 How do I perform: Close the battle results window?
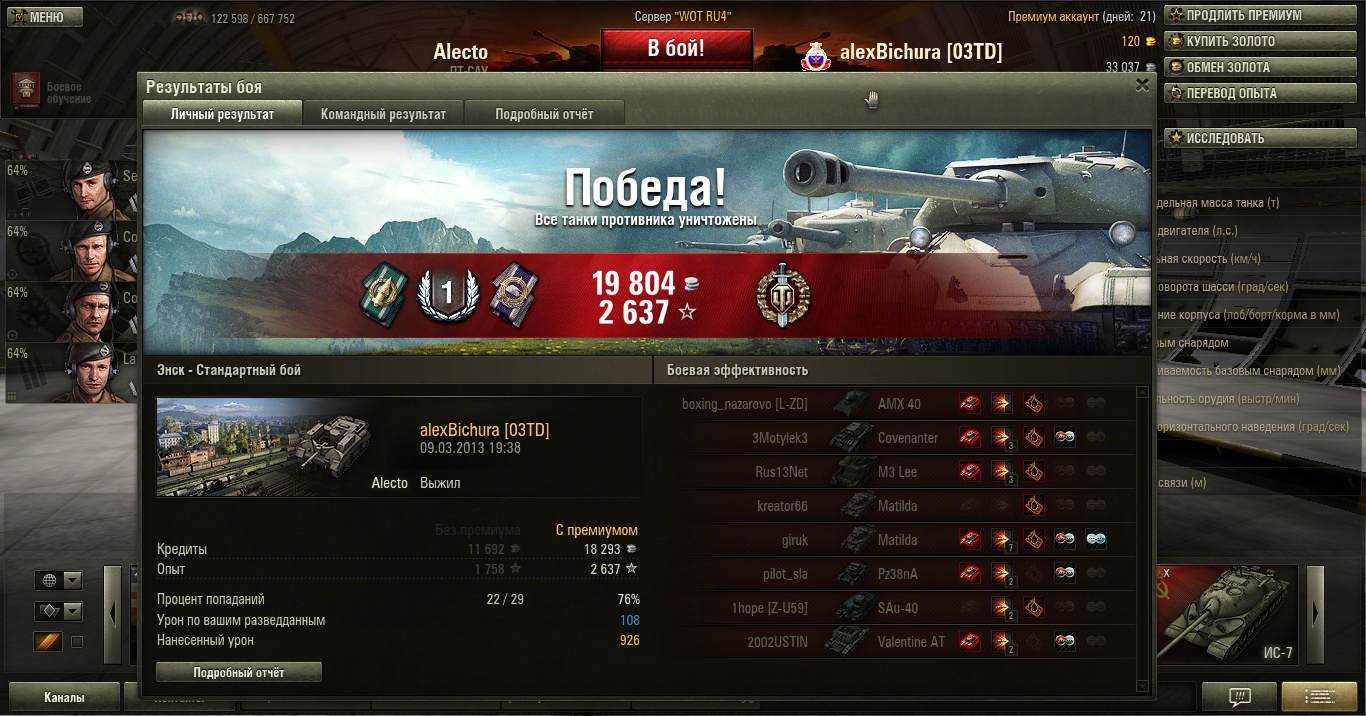tap(1142, 86)
